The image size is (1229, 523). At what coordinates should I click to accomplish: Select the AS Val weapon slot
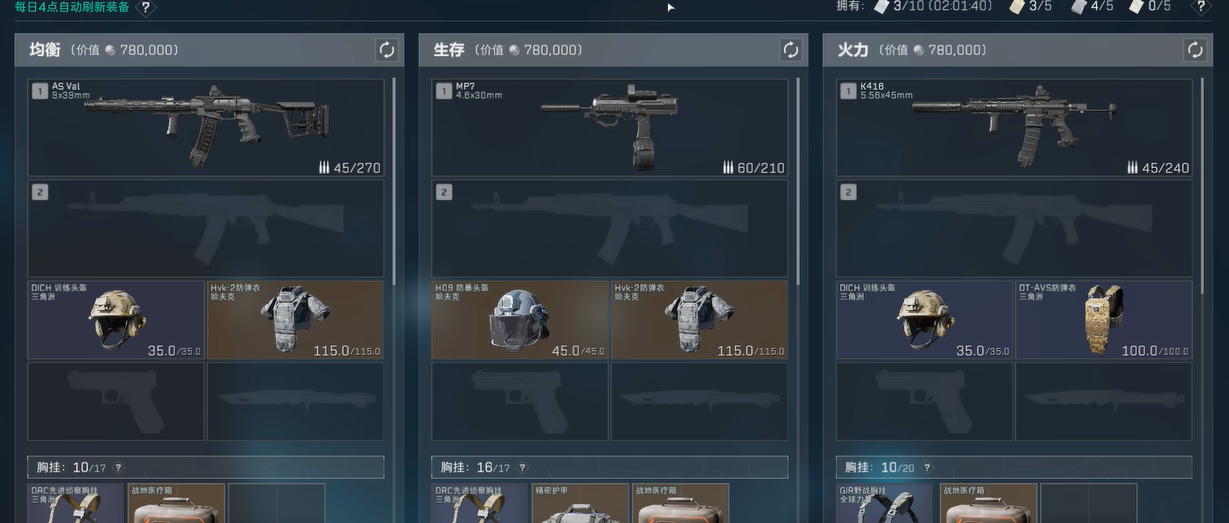tap(205, 127)
